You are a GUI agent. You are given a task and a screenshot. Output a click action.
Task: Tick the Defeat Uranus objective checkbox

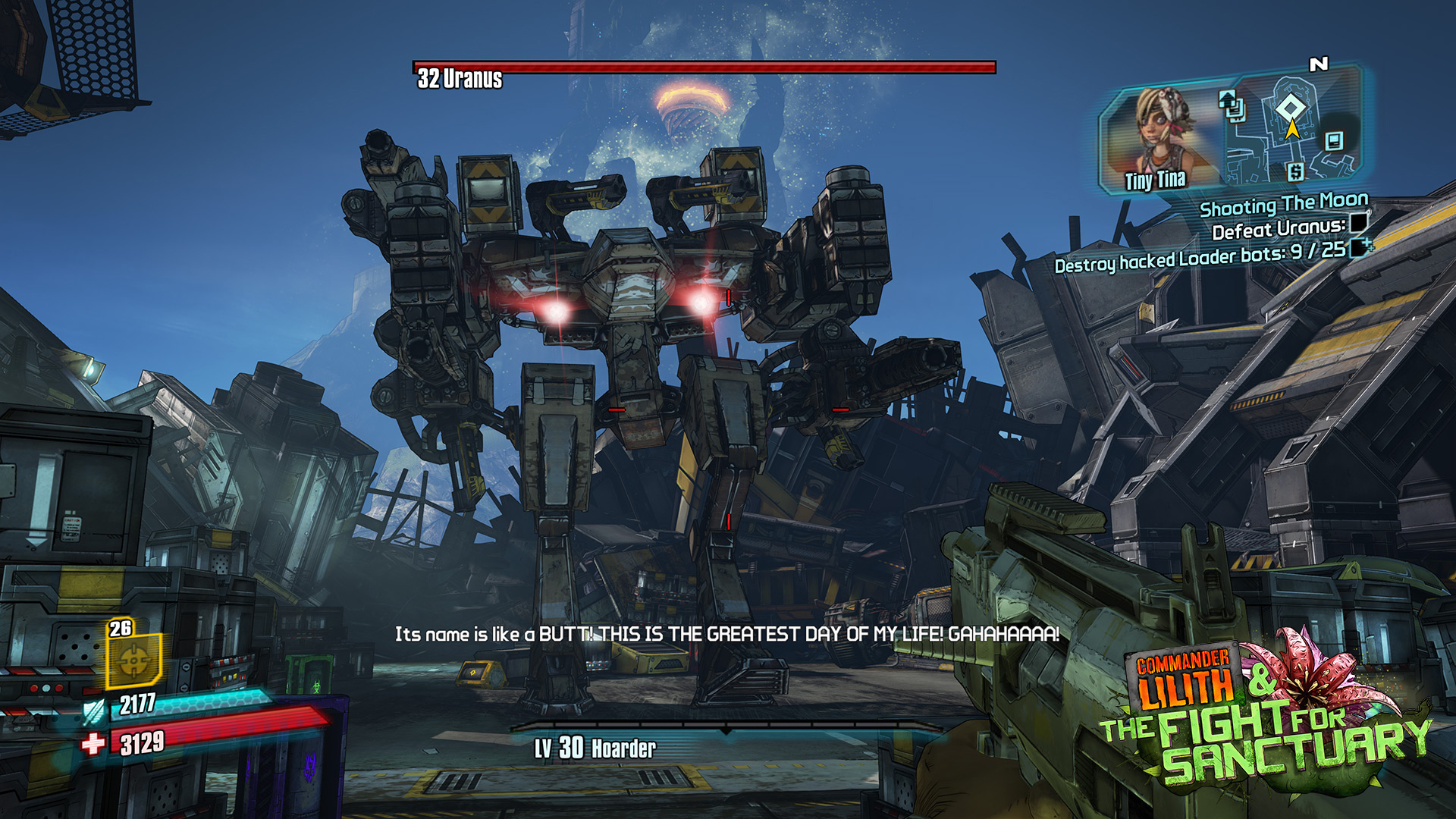click(x=1358, y=223)
